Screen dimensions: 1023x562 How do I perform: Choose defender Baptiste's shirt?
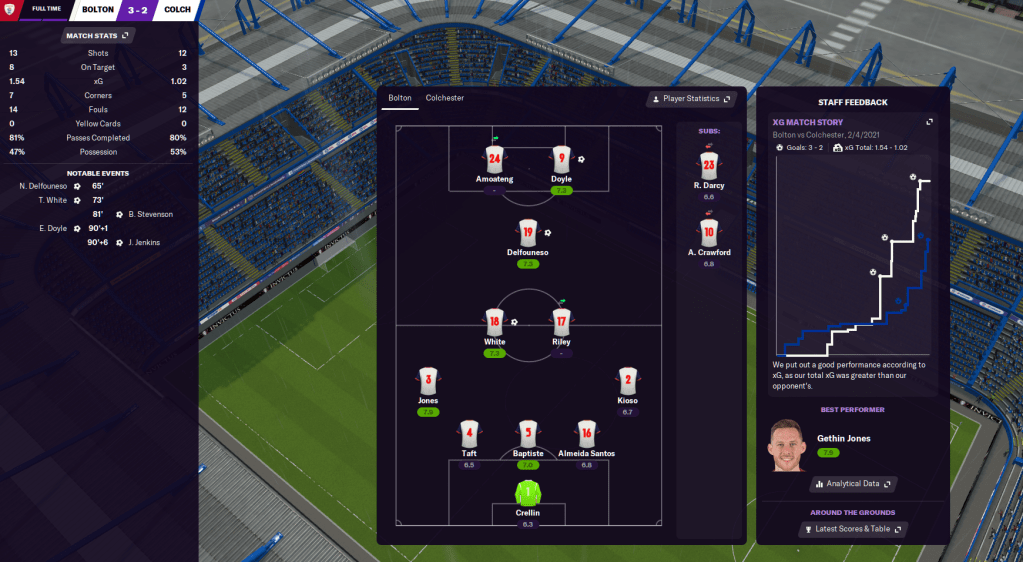click(x=528, y=433)
